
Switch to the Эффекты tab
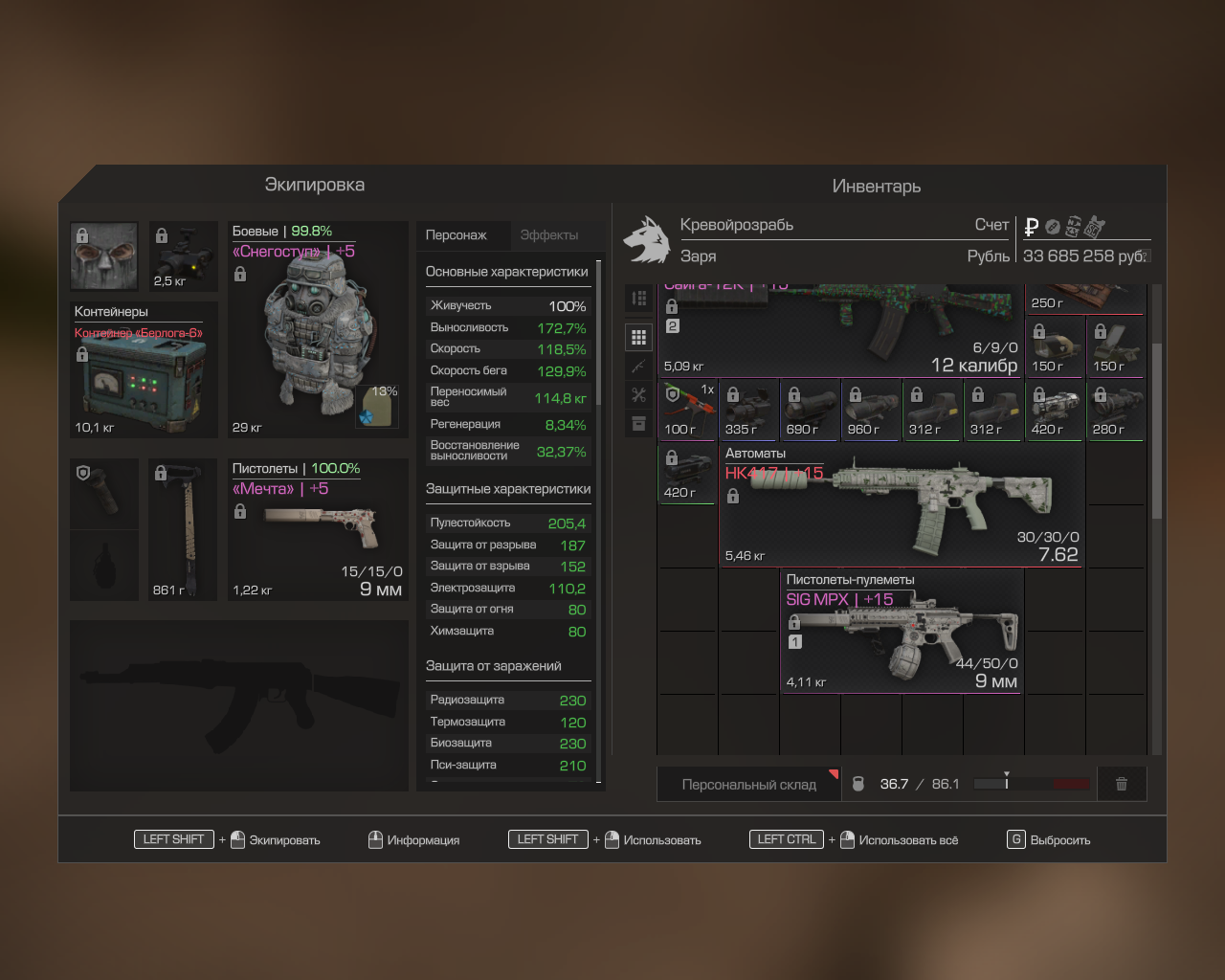[x=548, y=235]
